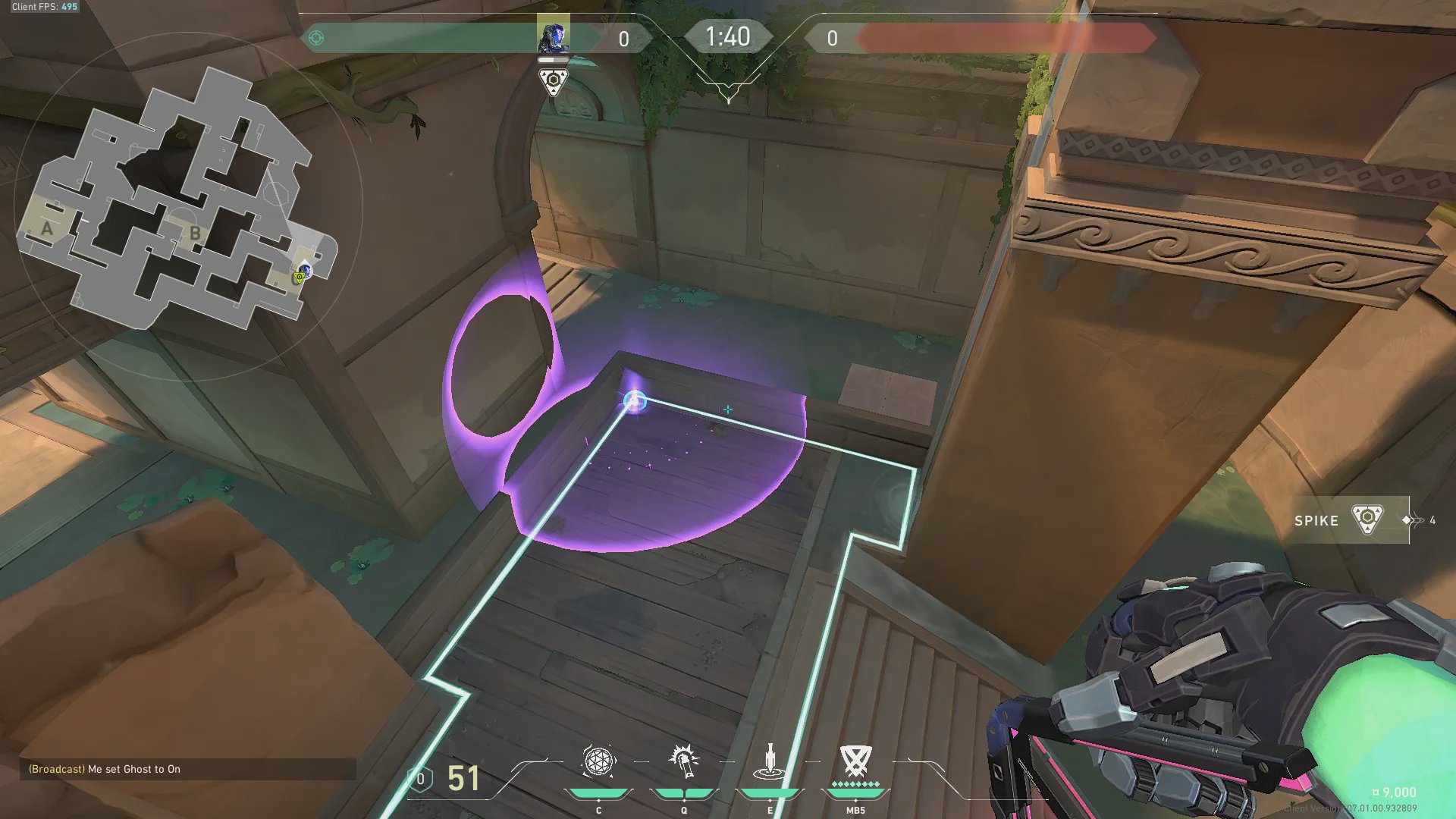Click the agent portrait on the top bar

pyautogui.click(x=553, y=36)
